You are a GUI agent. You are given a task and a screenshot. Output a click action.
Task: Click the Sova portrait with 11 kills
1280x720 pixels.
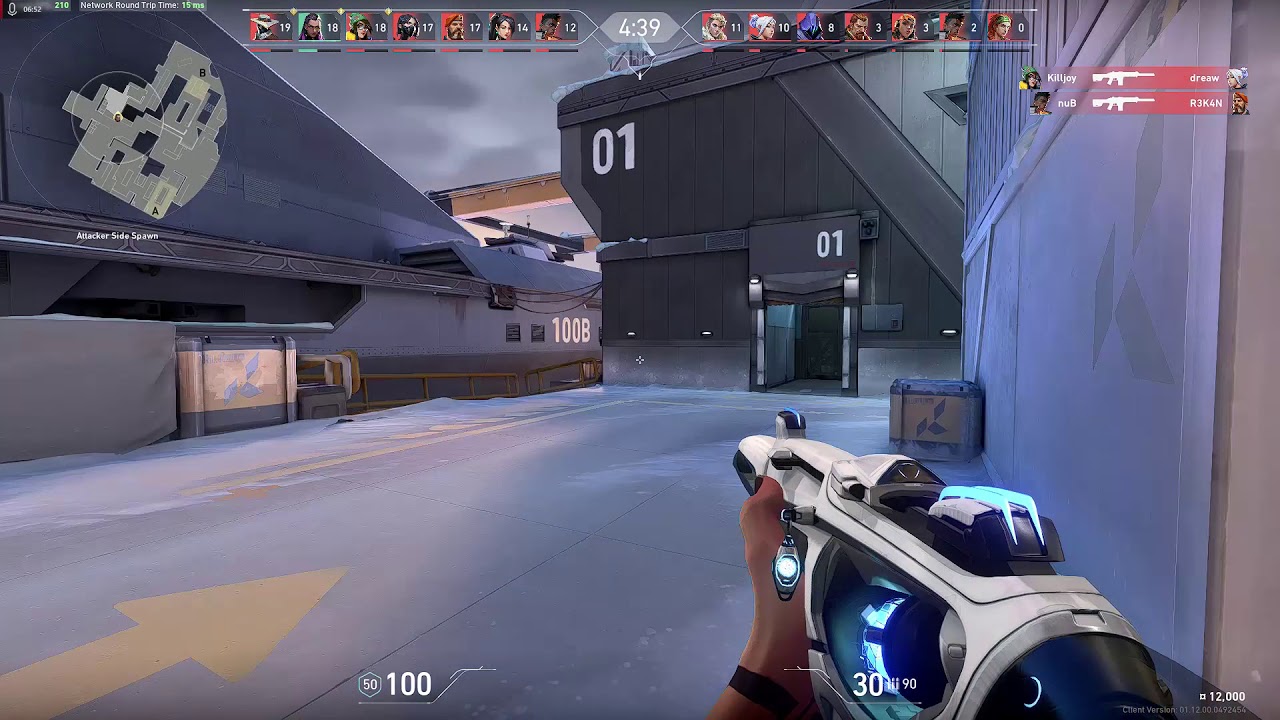(714, 27)
